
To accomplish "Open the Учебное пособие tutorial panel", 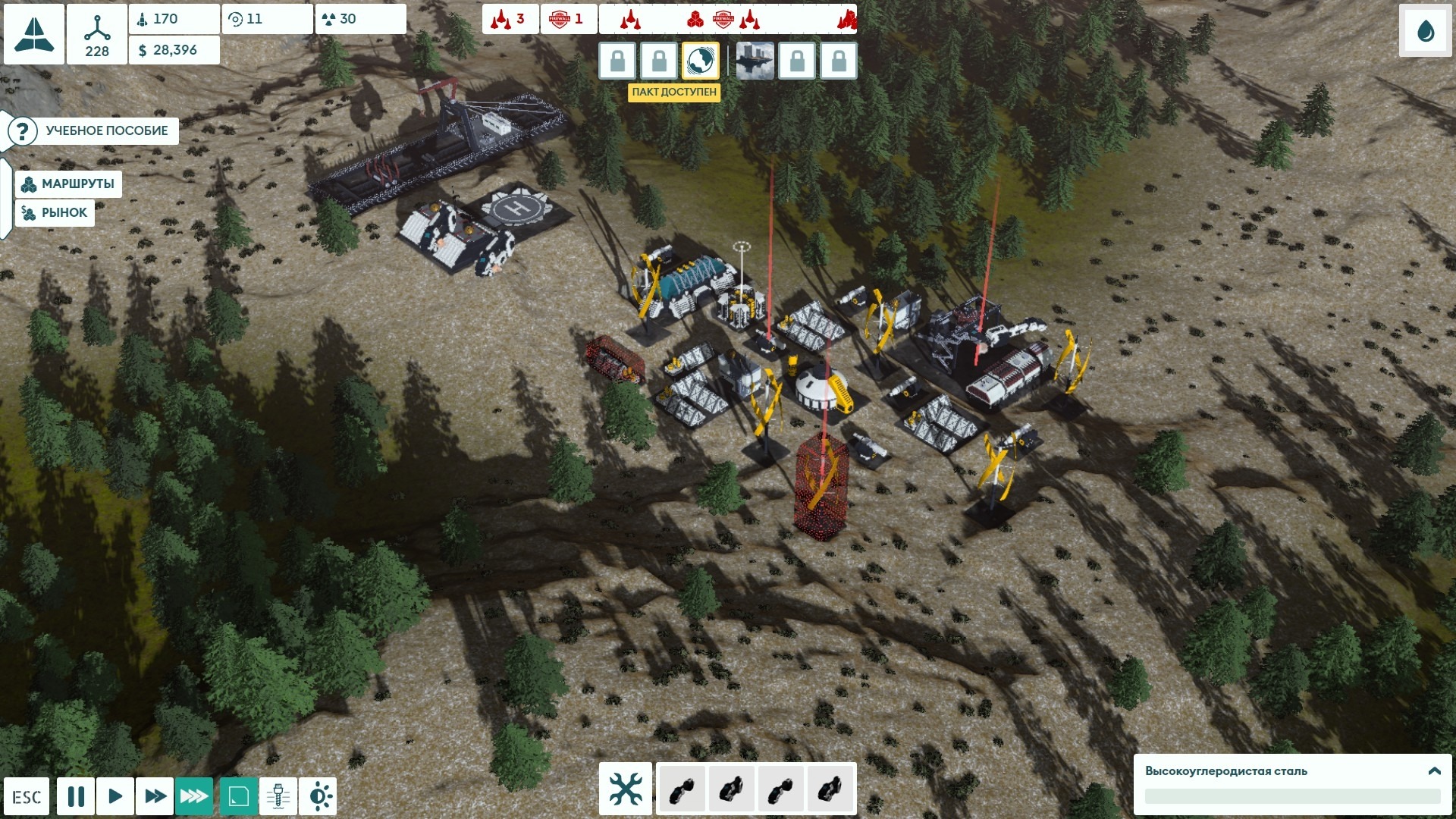I will click(93, 131).
